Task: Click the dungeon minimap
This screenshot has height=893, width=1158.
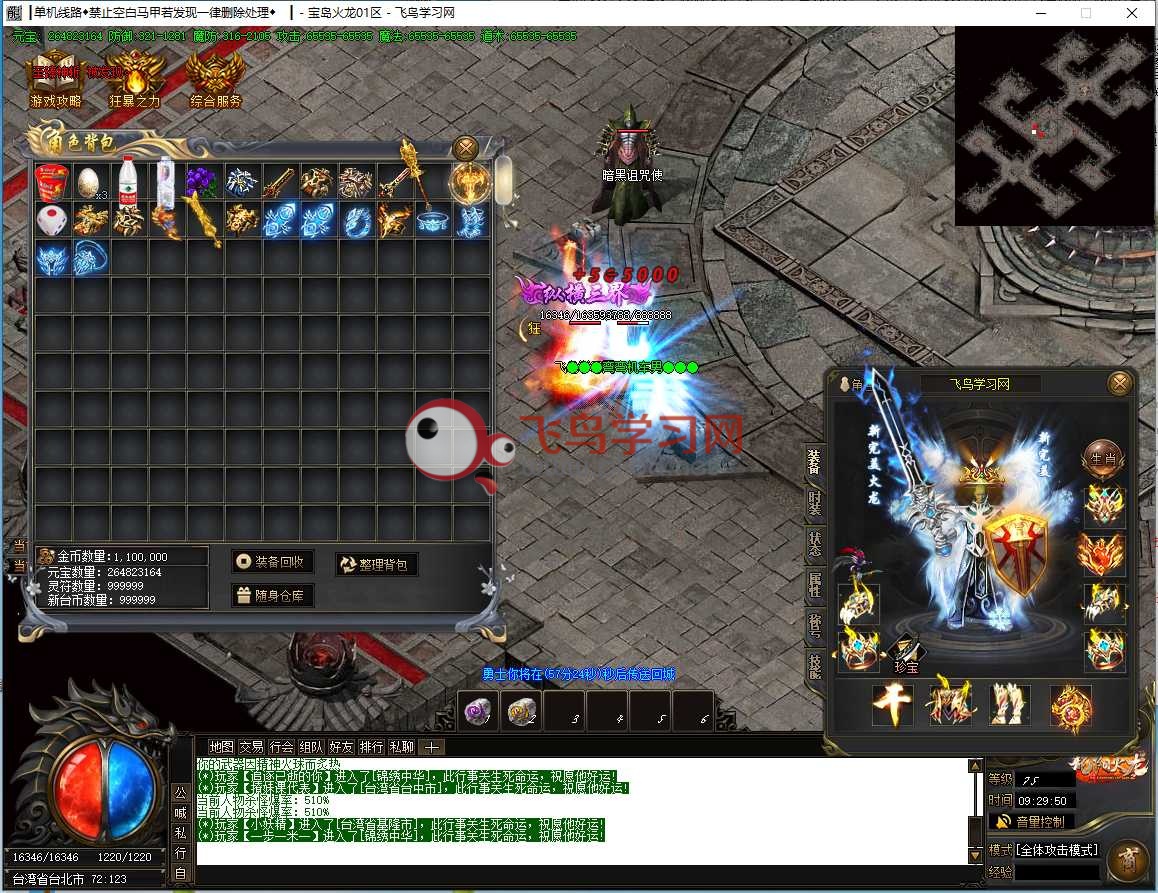Action: pyautogui.click(x=1054, y=125)
